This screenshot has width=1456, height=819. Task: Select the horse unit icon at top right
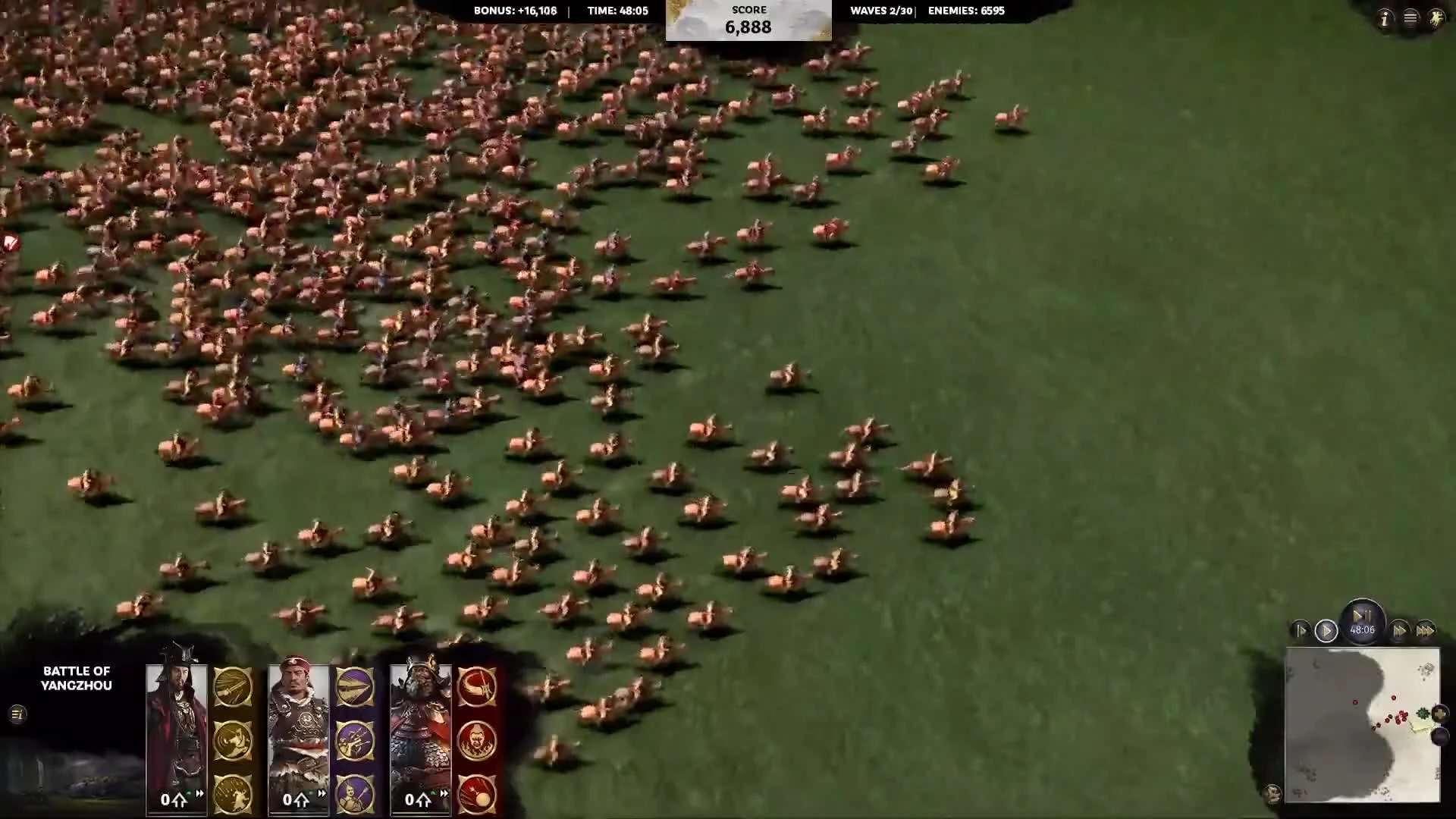point(1437,17)
